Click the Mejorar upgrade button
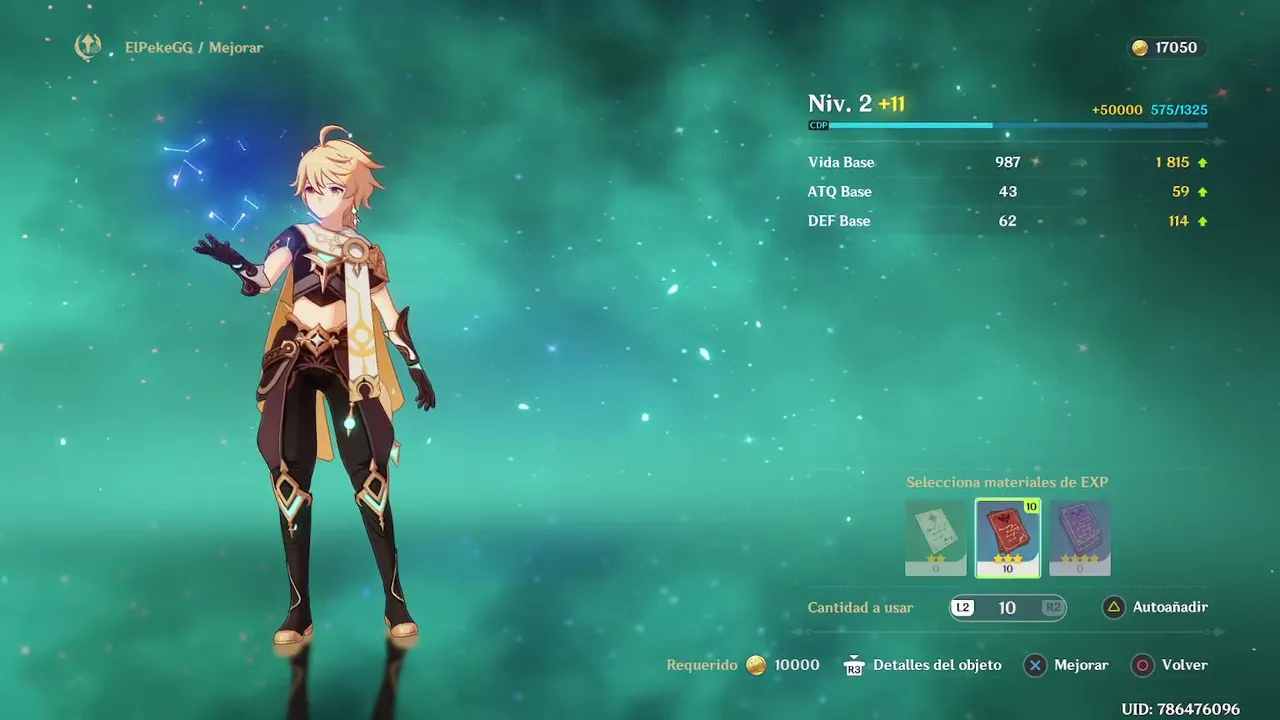The width and height of the screenshot is (1280, 720). tap(1067, 665)
